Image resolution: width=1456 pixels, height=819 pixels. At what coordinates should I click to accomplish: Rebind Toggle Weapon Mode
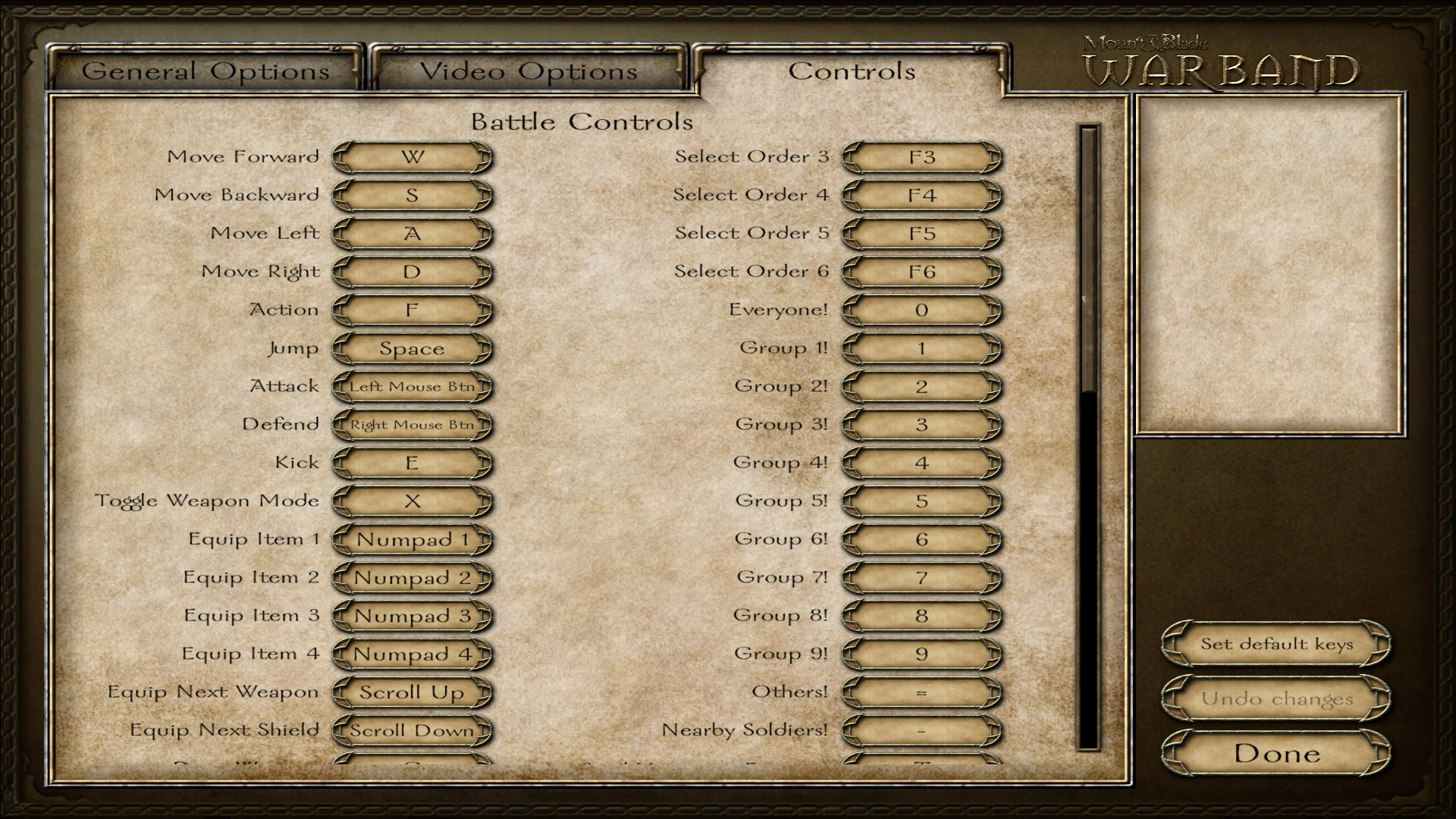pyautogui.click(x=412, y=500)
